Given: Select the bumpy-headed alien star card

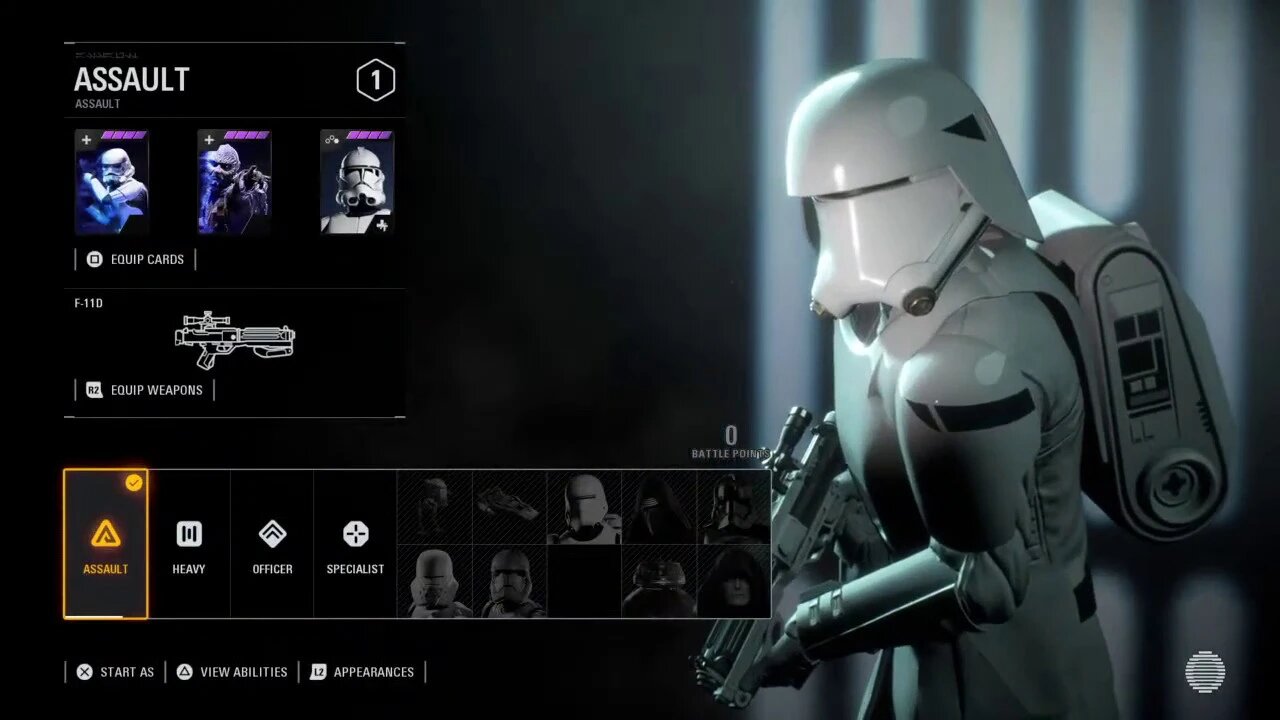Looking at the screenshot, I should point(234,182).
